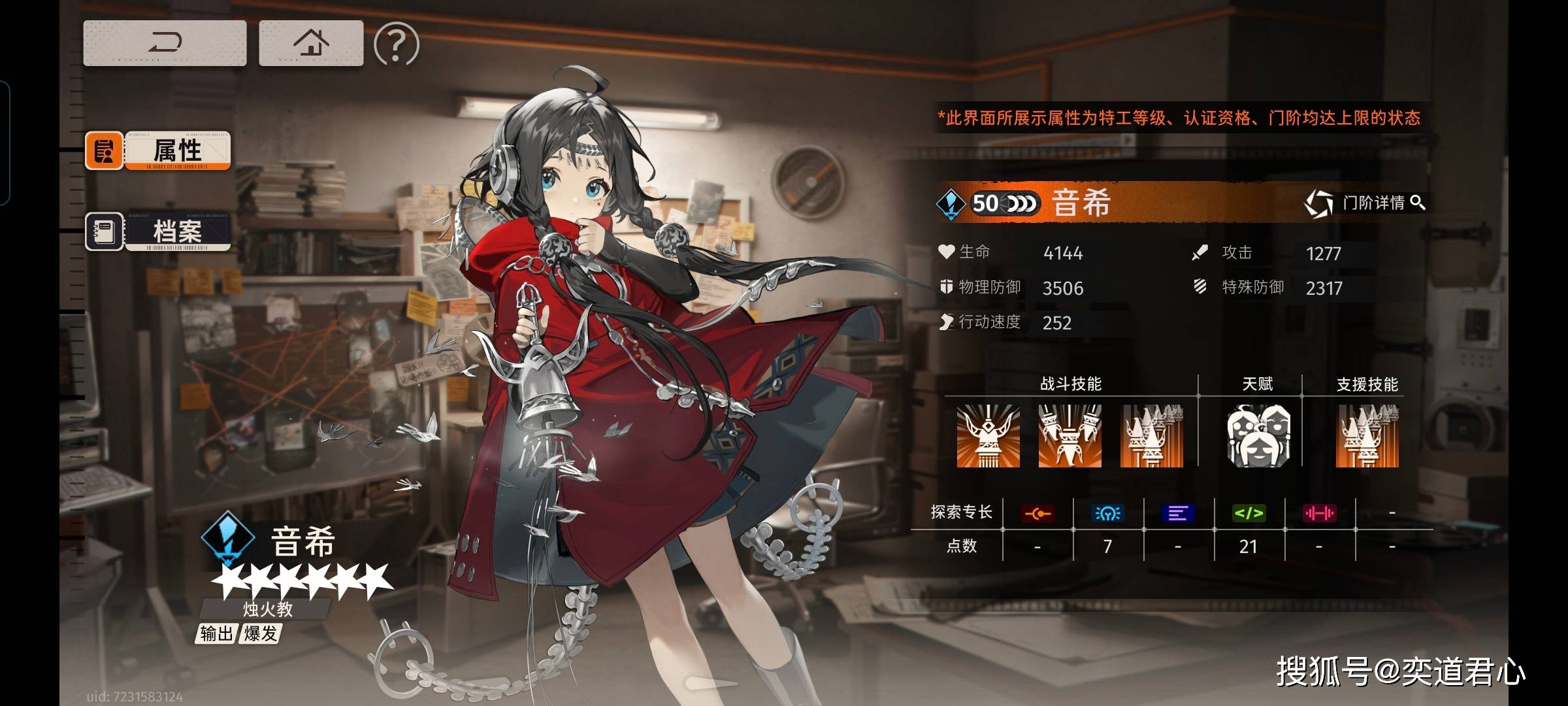The width and height of the screenshot is (1568, 706).
Task: Click the pink dumbbell exploration specialty icon
Action: click(1319, 513)
